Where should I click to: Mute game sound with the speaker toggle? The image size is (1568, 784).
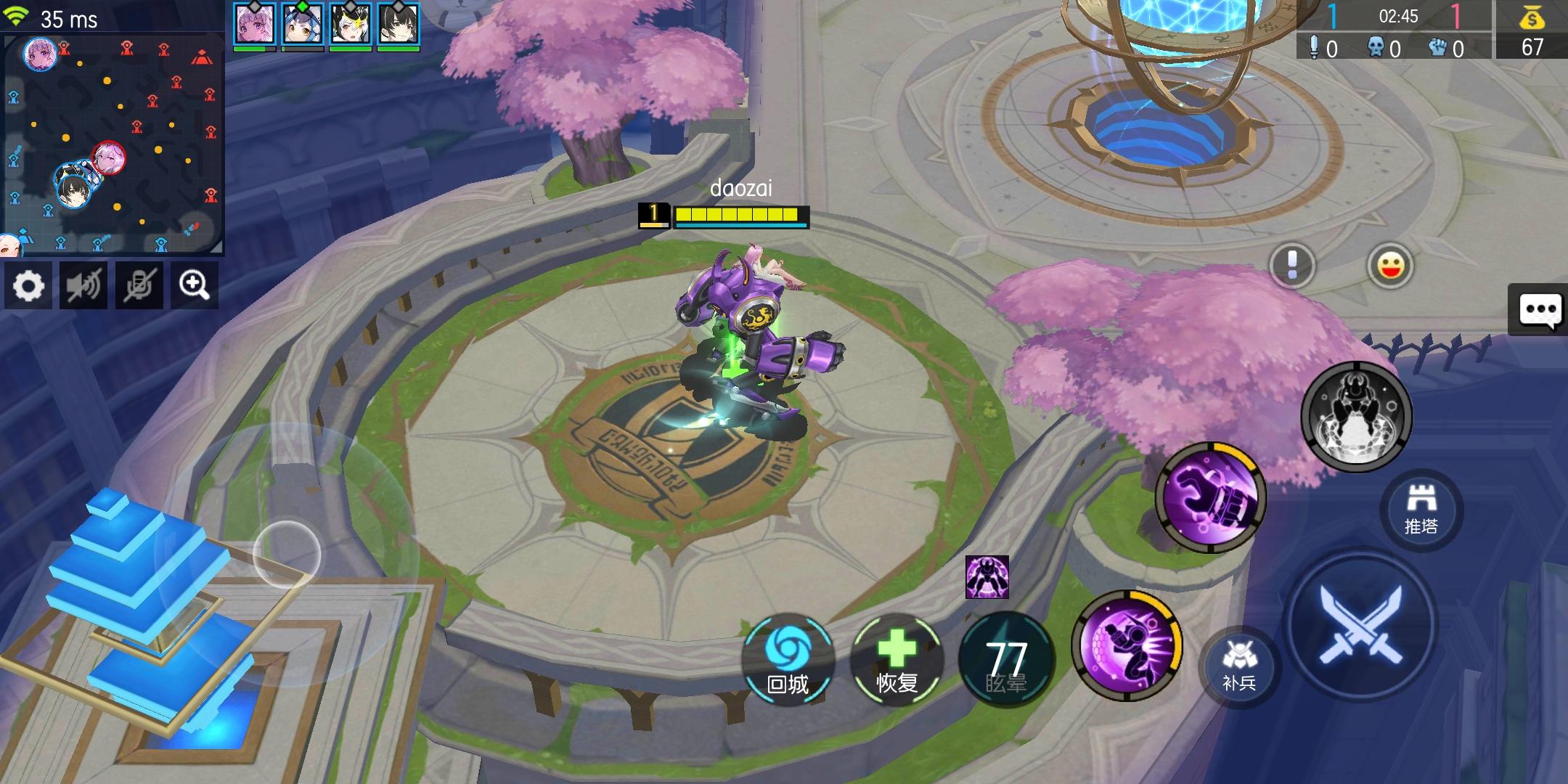(x=83, y=285)
